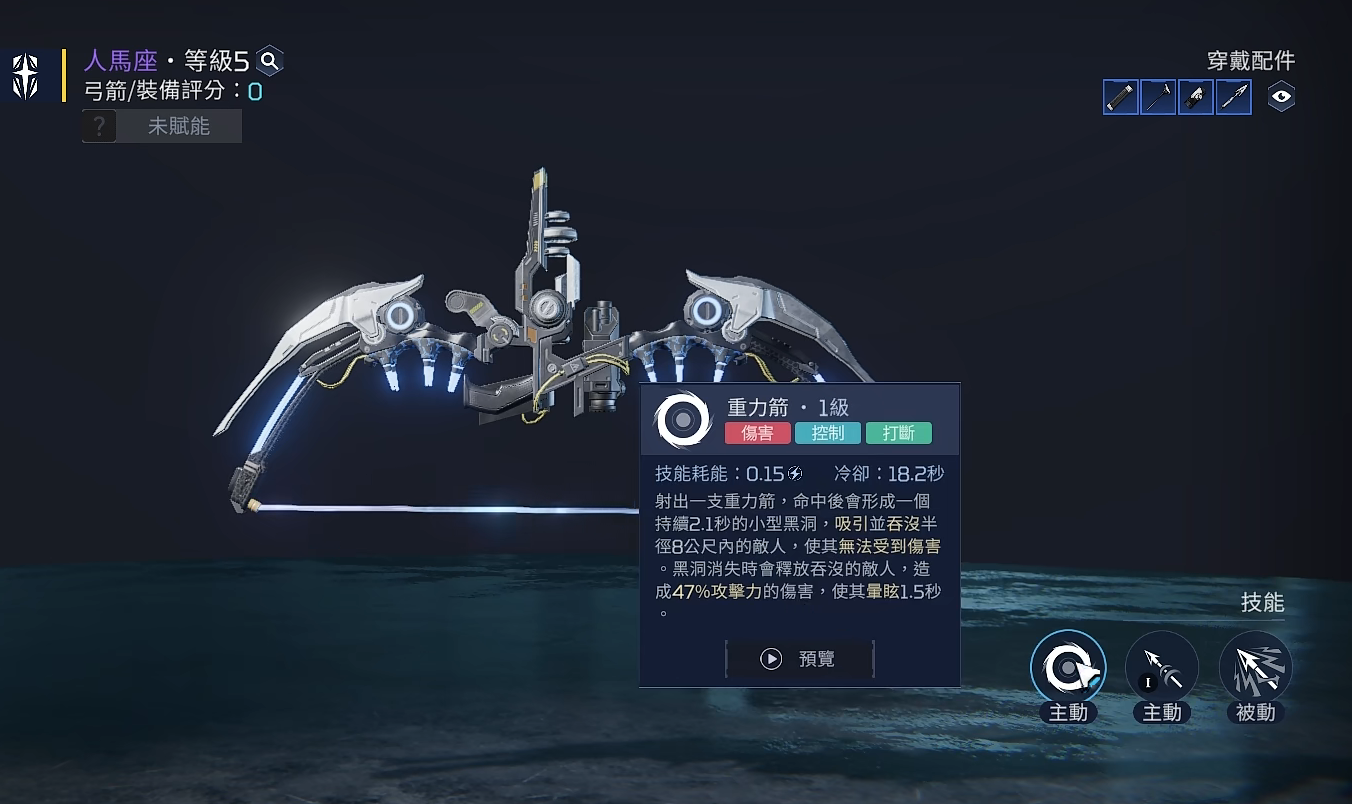Image resolution: width=1352 pixels, height=804 pixels.
Task: Select the 重力箭 black hole active skill
Action: (x=1068, y=667)
